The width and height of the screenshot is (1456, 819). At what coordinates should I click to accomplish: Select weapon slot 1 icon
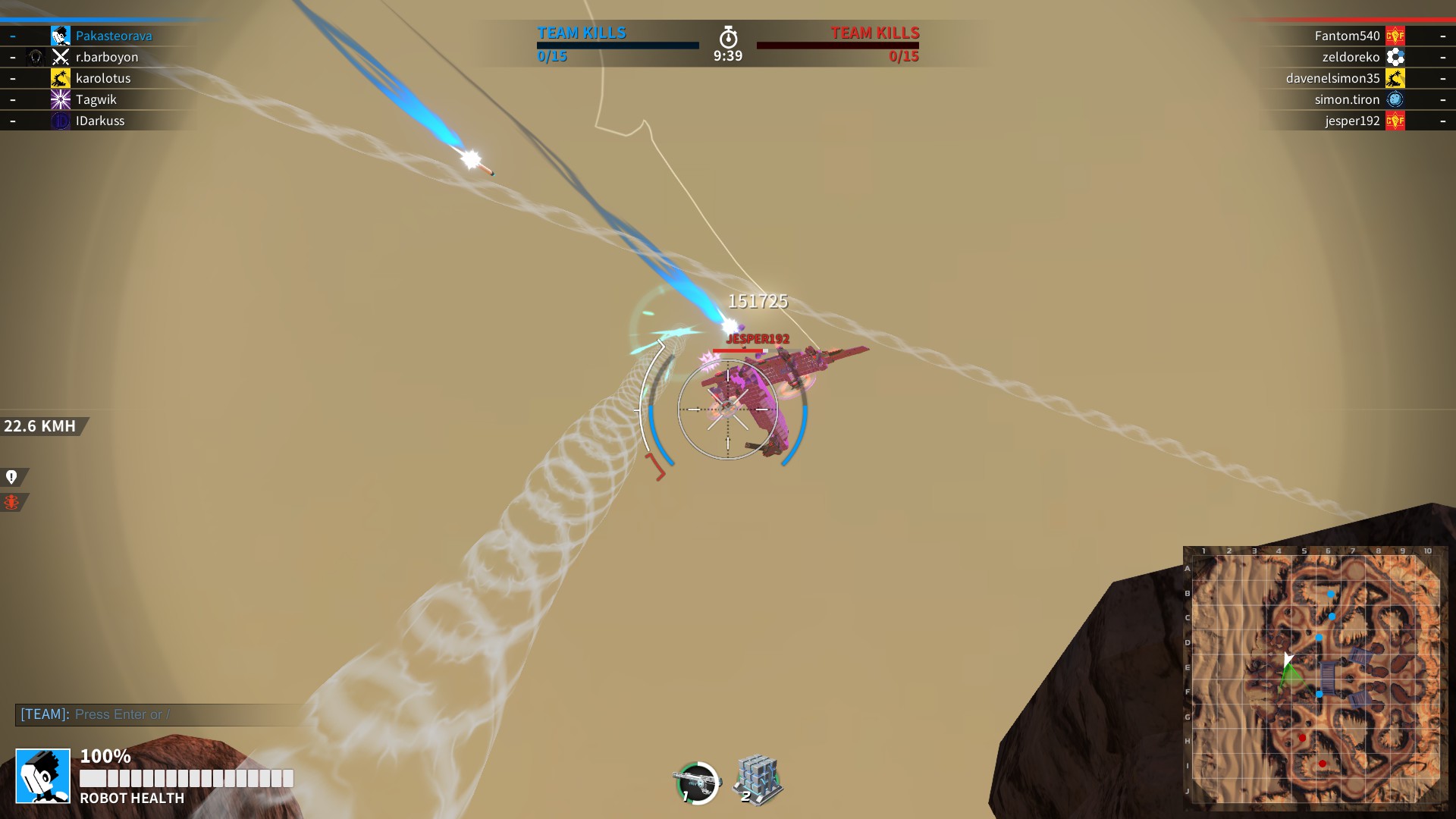tap(697, 782)
